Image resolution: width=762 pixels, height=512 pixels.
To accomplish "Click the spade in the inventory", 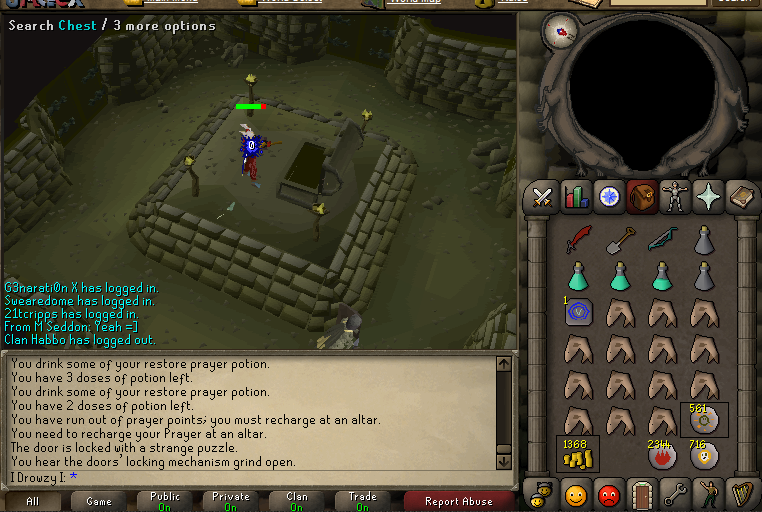I will (x=621, y=240).
